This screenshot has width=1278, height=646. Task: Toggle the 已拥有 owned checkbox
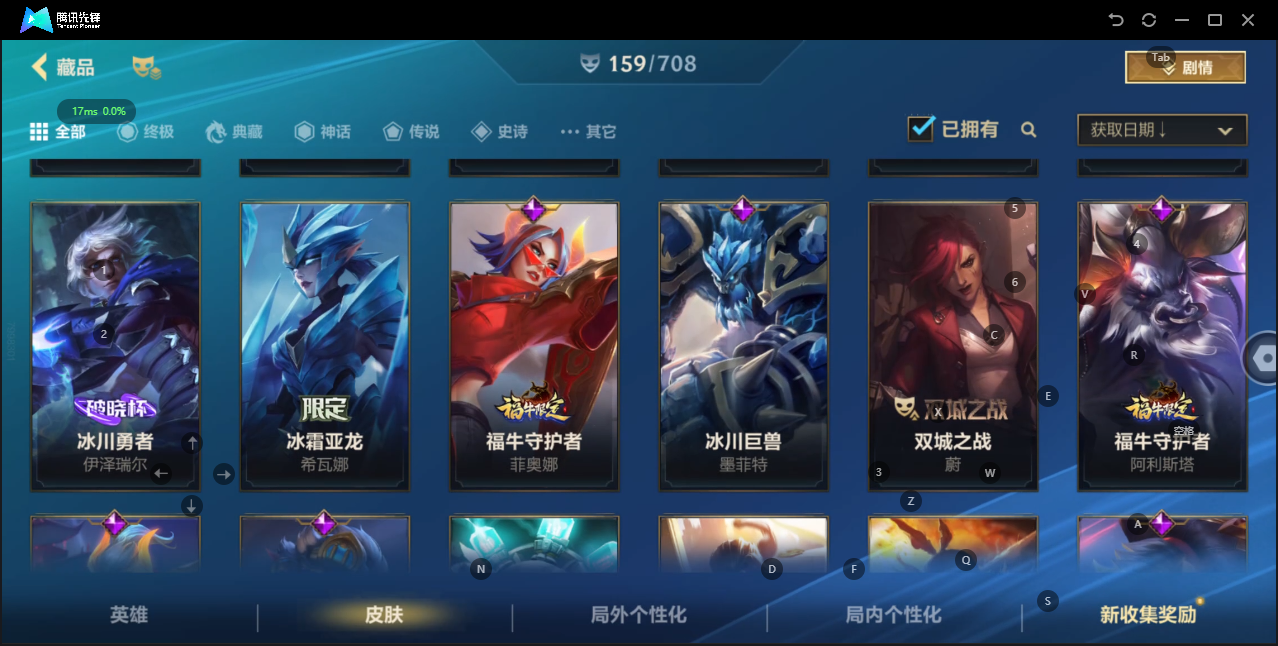click(x=921, y=129)
